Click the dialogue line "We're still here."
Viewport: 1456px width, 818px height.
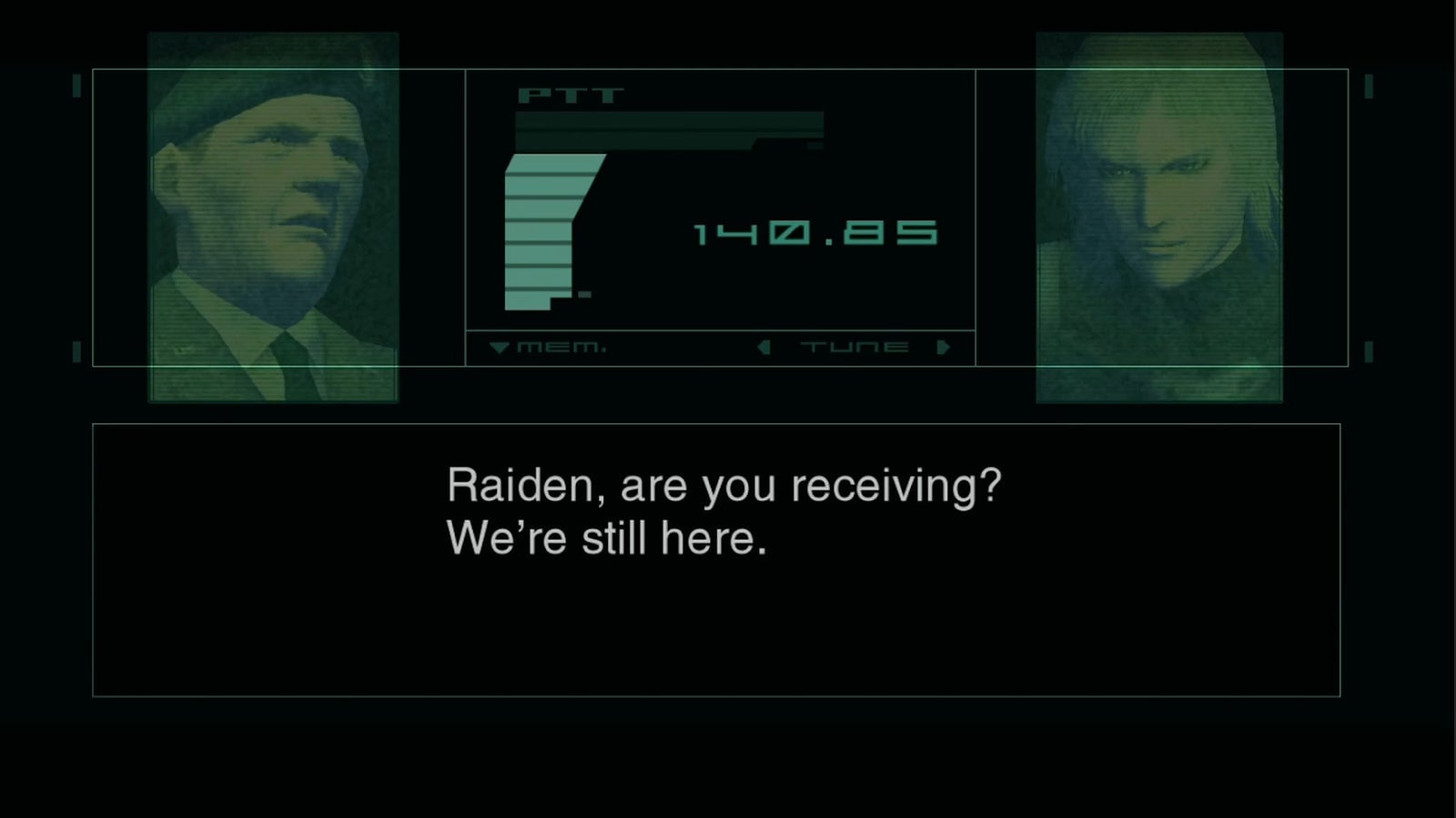coord(605,537)
